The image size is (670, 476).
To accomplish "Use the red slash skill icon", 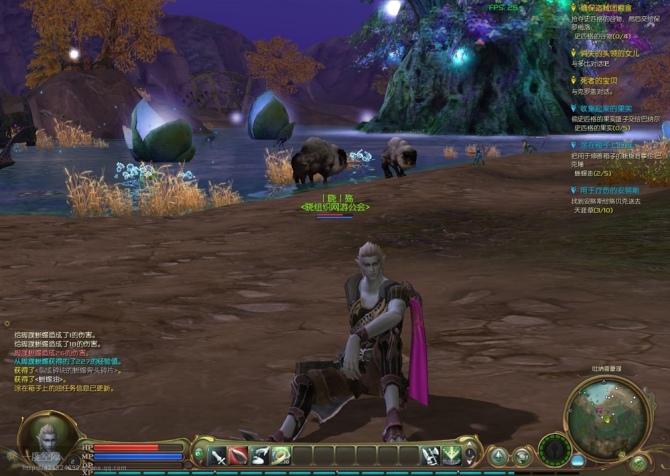I will point(238,456).
